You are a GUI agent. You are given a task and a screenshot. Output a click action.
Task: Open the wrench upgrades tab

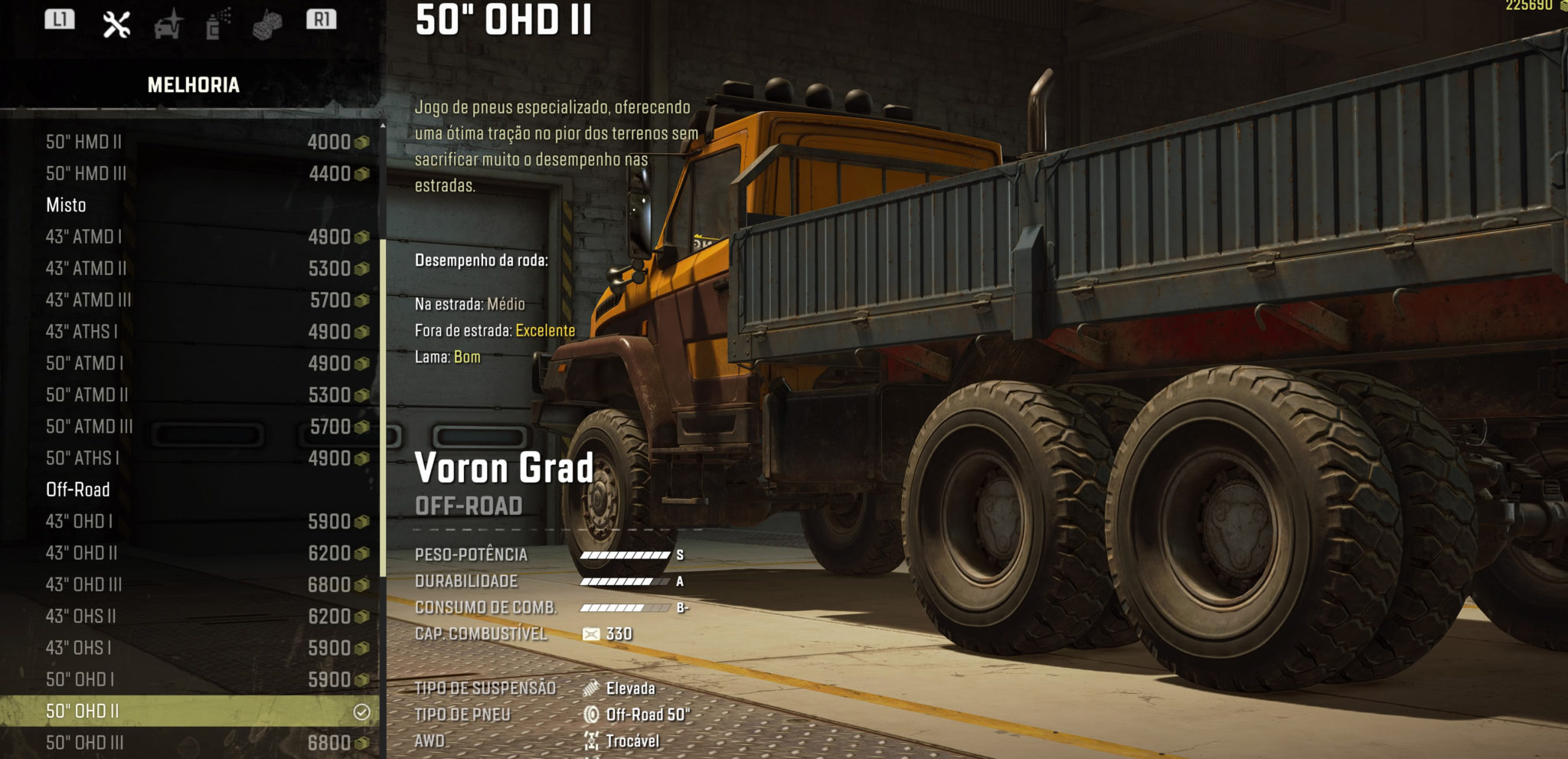(x=116, y=24)
